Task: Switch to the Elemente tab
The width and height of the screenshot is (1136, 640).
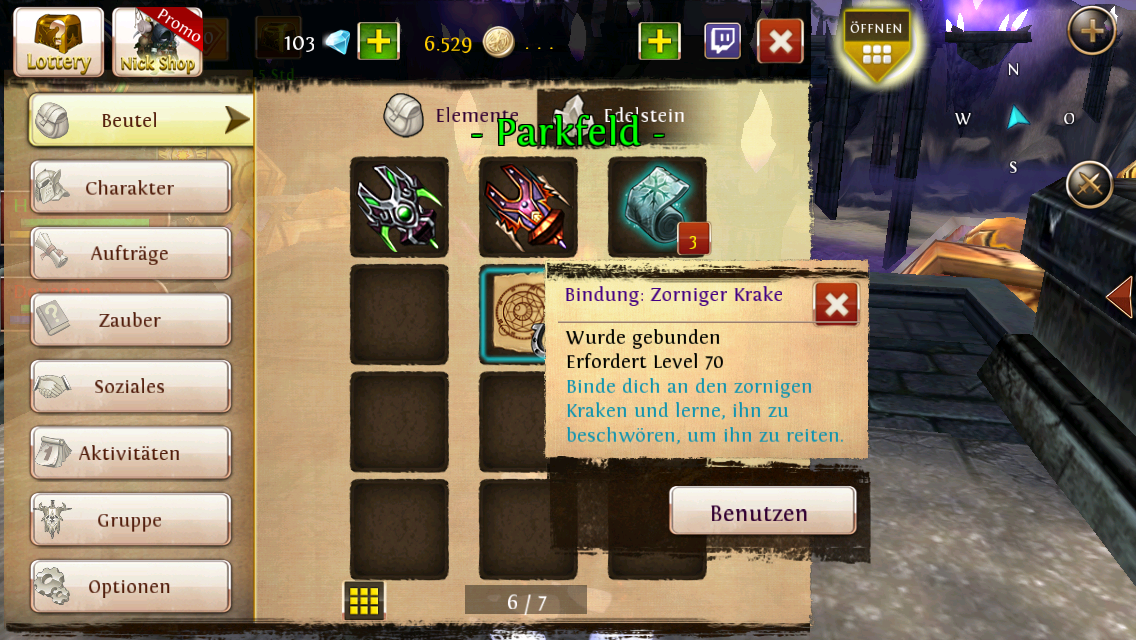Action: 453,116
